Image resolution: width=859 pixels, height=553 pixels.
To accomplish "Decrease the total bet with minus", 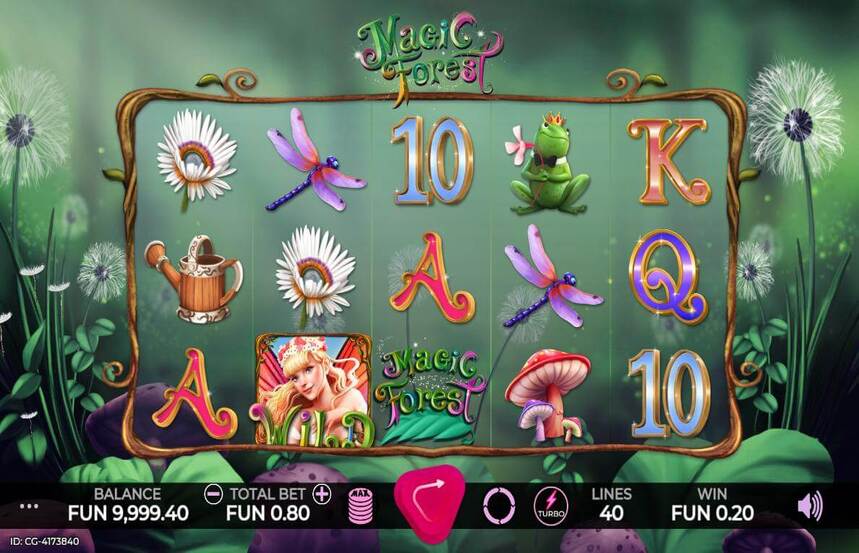I will pyautogui.click(x=213, y=493).
